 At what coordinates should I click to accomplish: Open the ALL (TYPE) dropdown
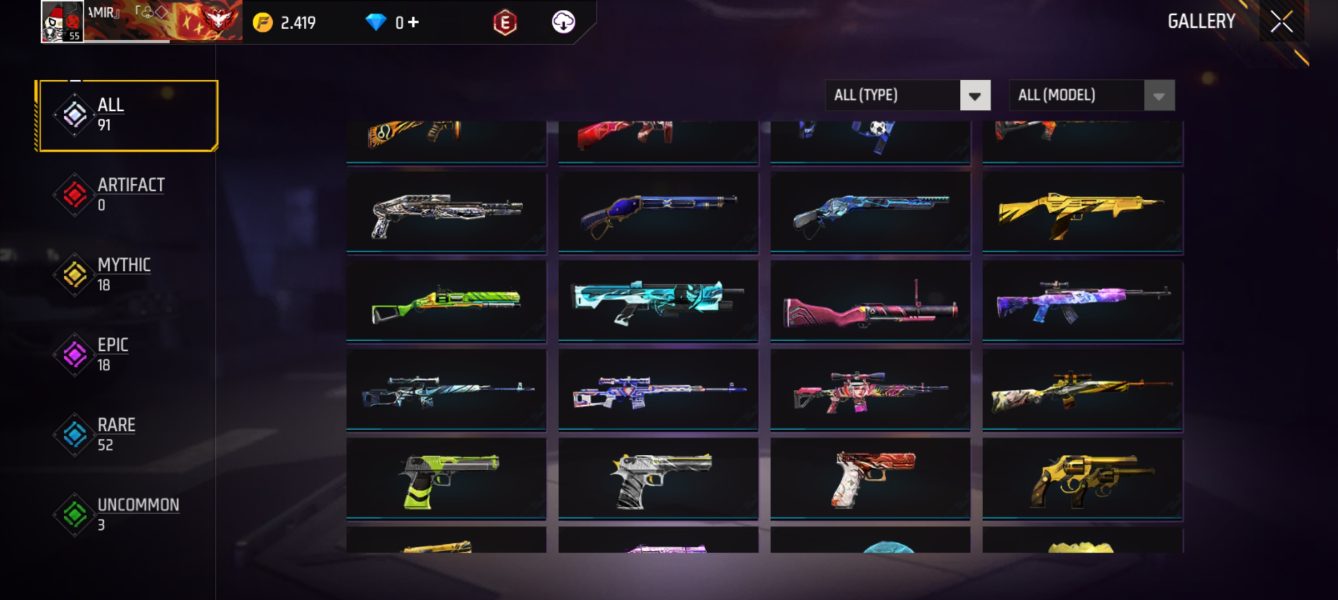(908, 95)
